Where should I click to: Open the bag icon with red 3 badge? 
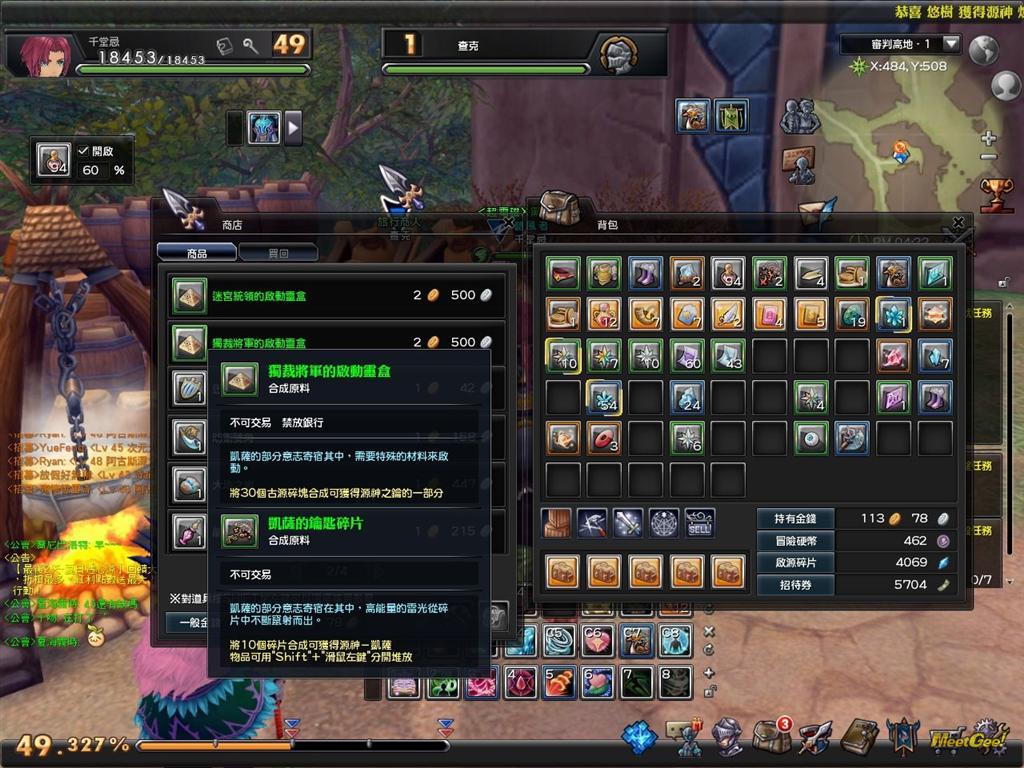click(771, 738)
